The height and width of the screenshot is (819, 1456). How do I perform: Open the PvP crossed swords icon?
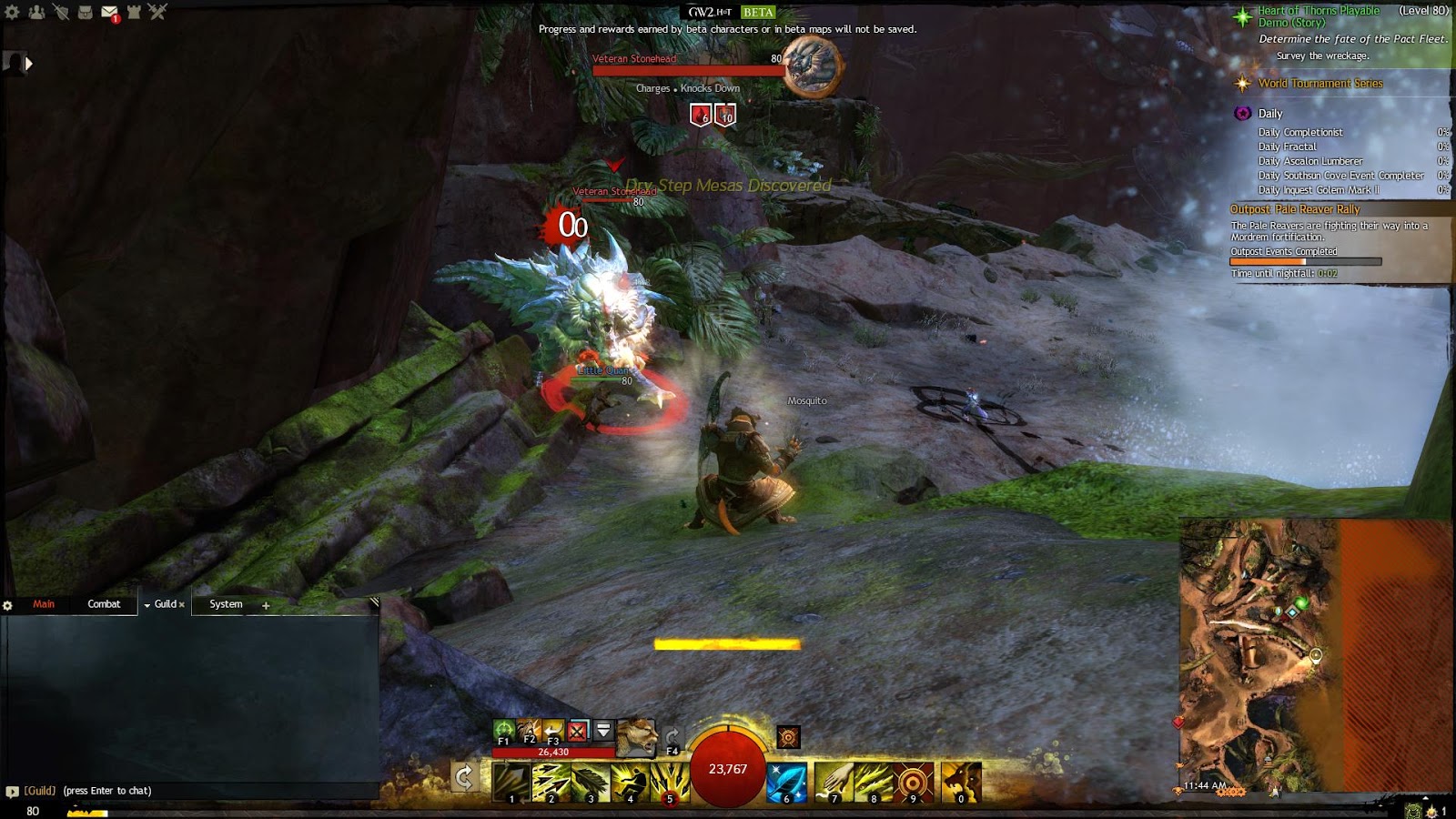point(157,12)
